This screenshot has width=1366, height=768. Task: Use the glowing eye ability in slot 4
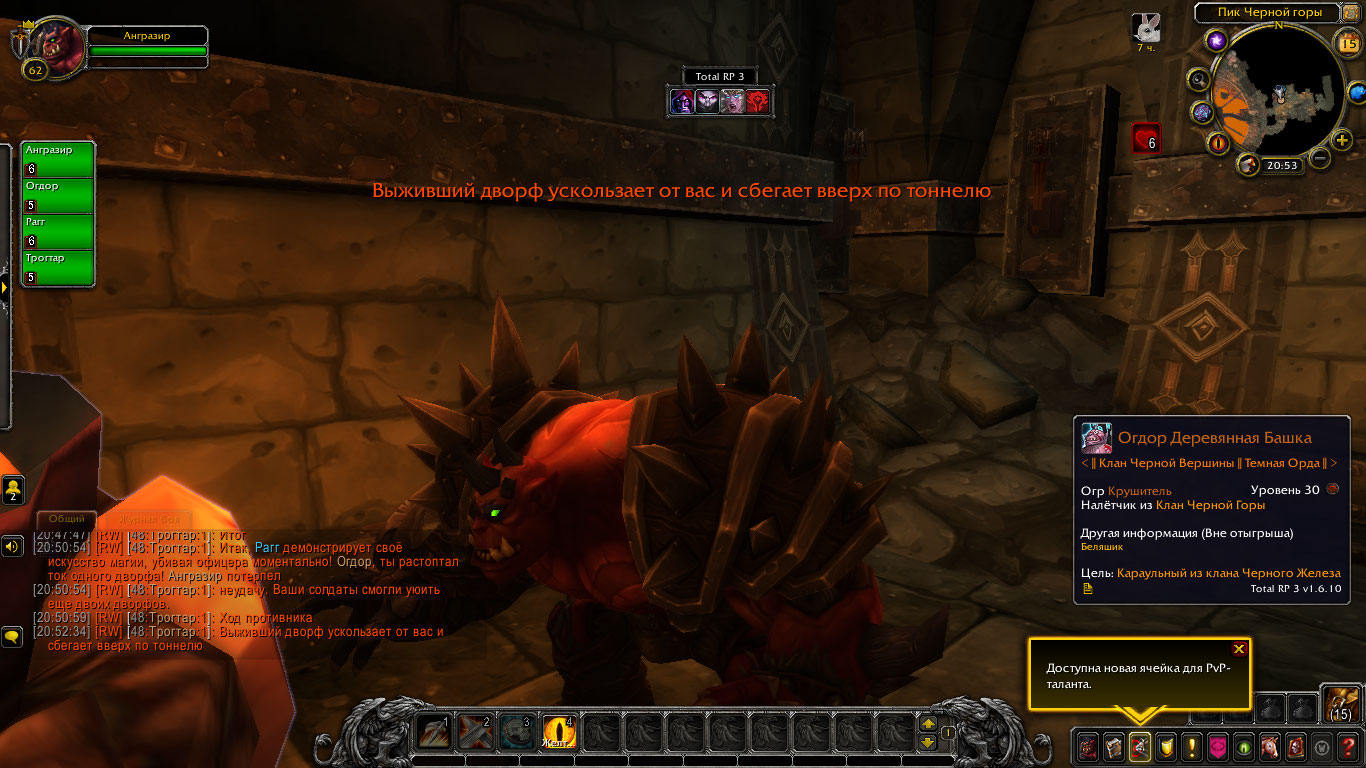(559, 733)
